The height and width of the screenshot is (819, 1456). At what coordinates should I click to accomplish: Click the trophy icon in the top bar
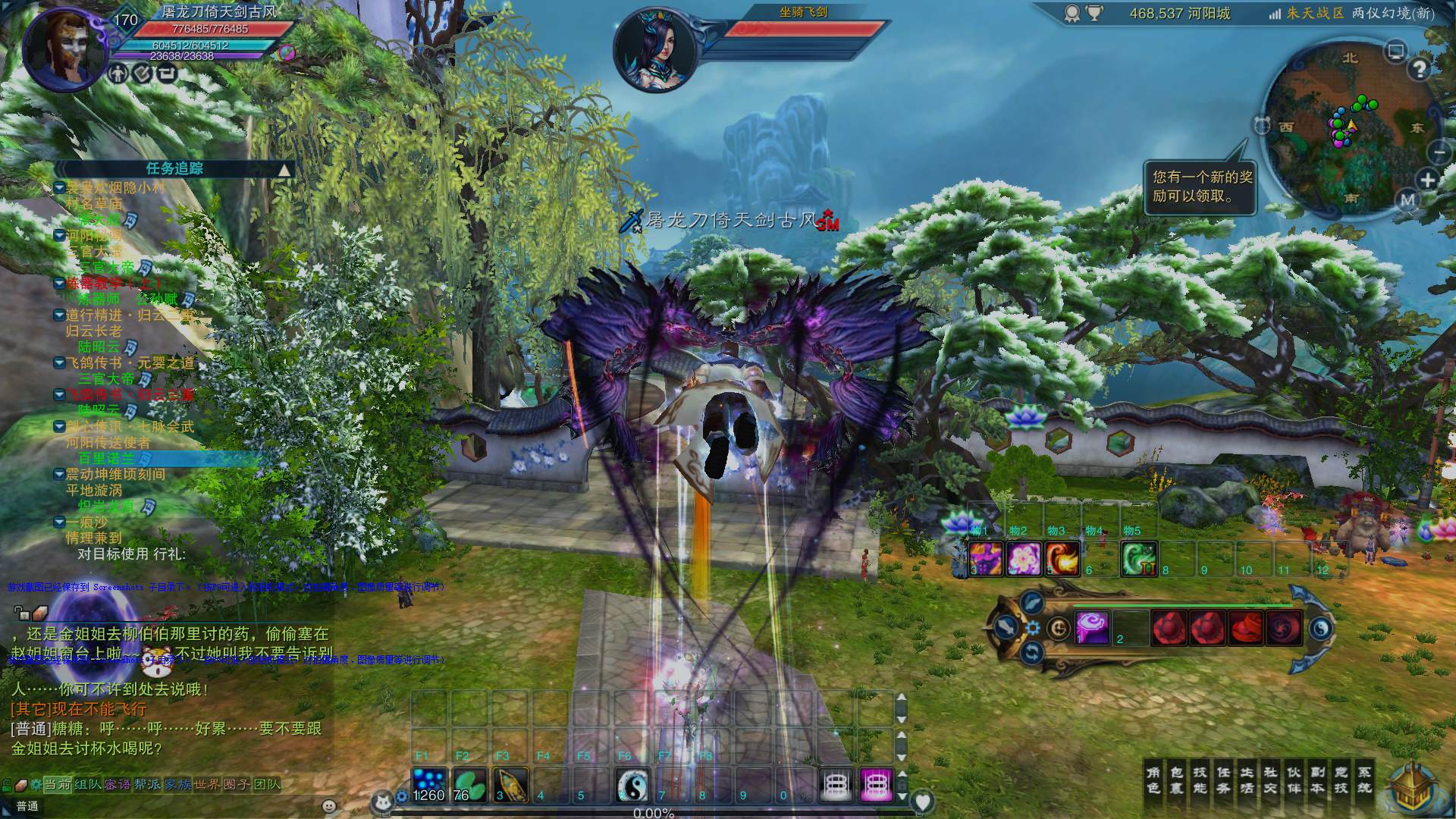coord(1094,14)
